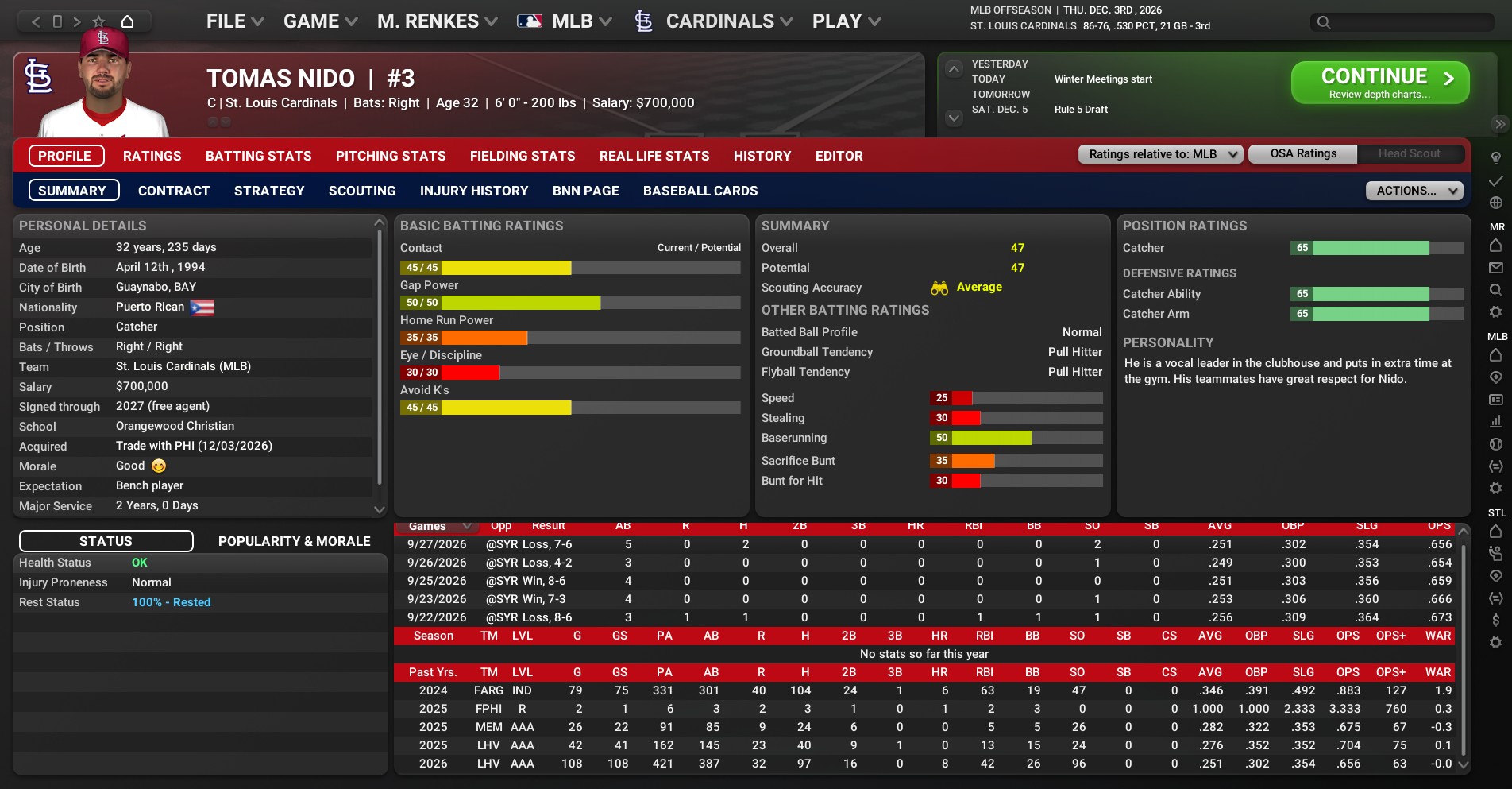
Task: Open the BASEBALL CARDS sub-tab
Action: [700, 191]
